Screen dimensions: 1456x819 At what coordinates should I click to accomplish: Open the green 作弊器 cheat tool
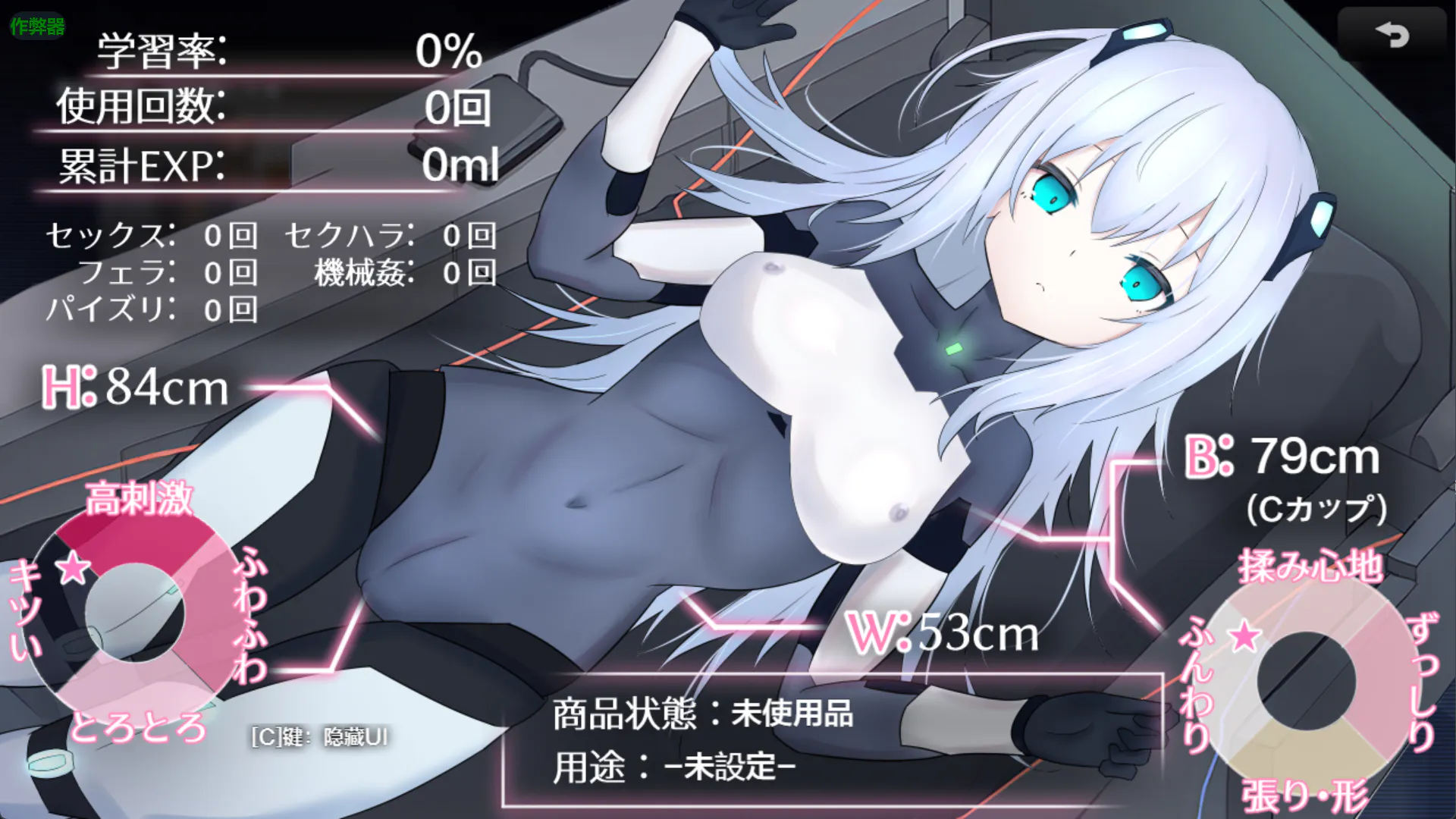tap(37, 27)
